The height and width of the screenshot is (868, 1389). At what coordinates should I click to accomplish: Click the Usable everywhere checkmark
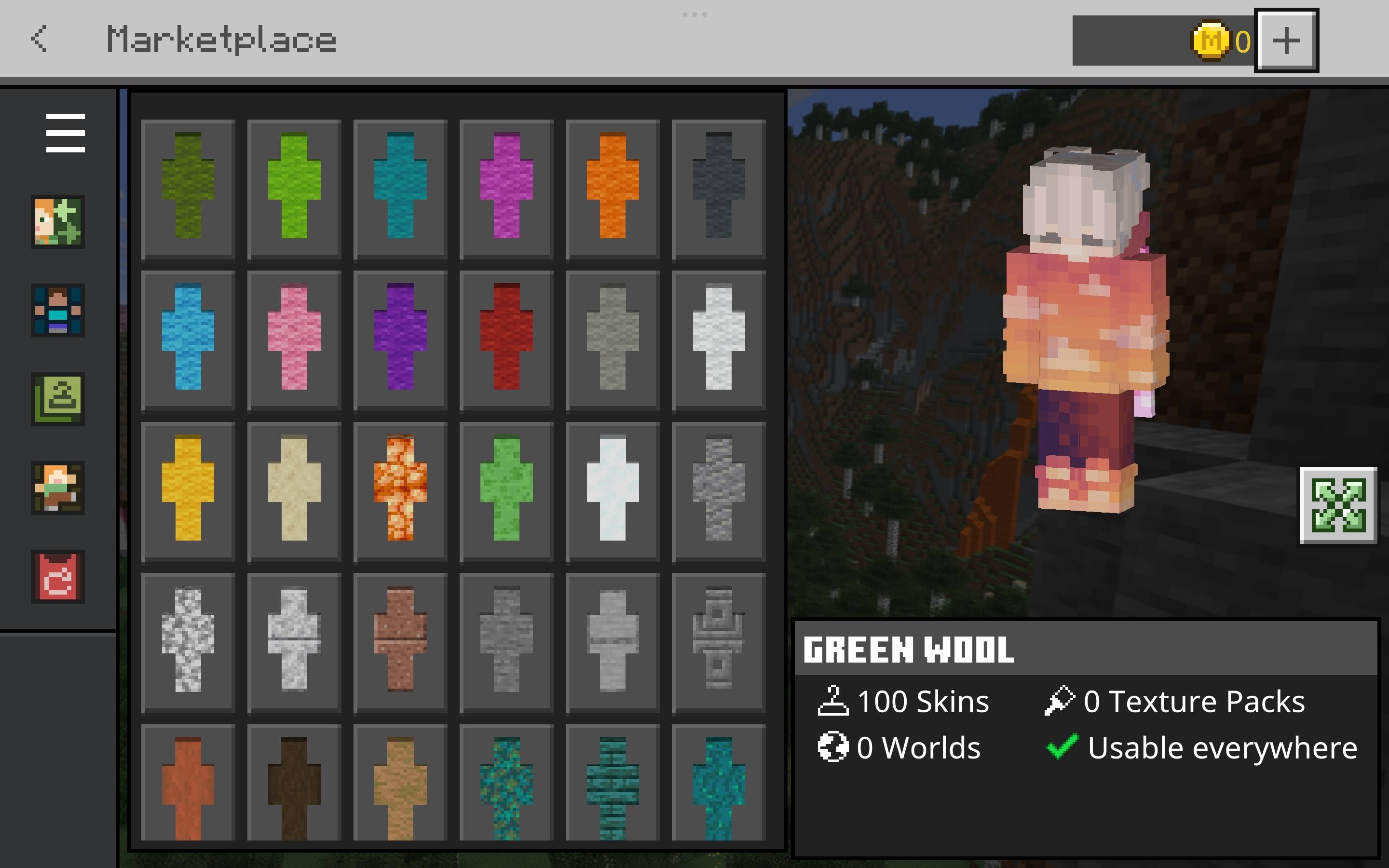click(x=1063, y=746)
